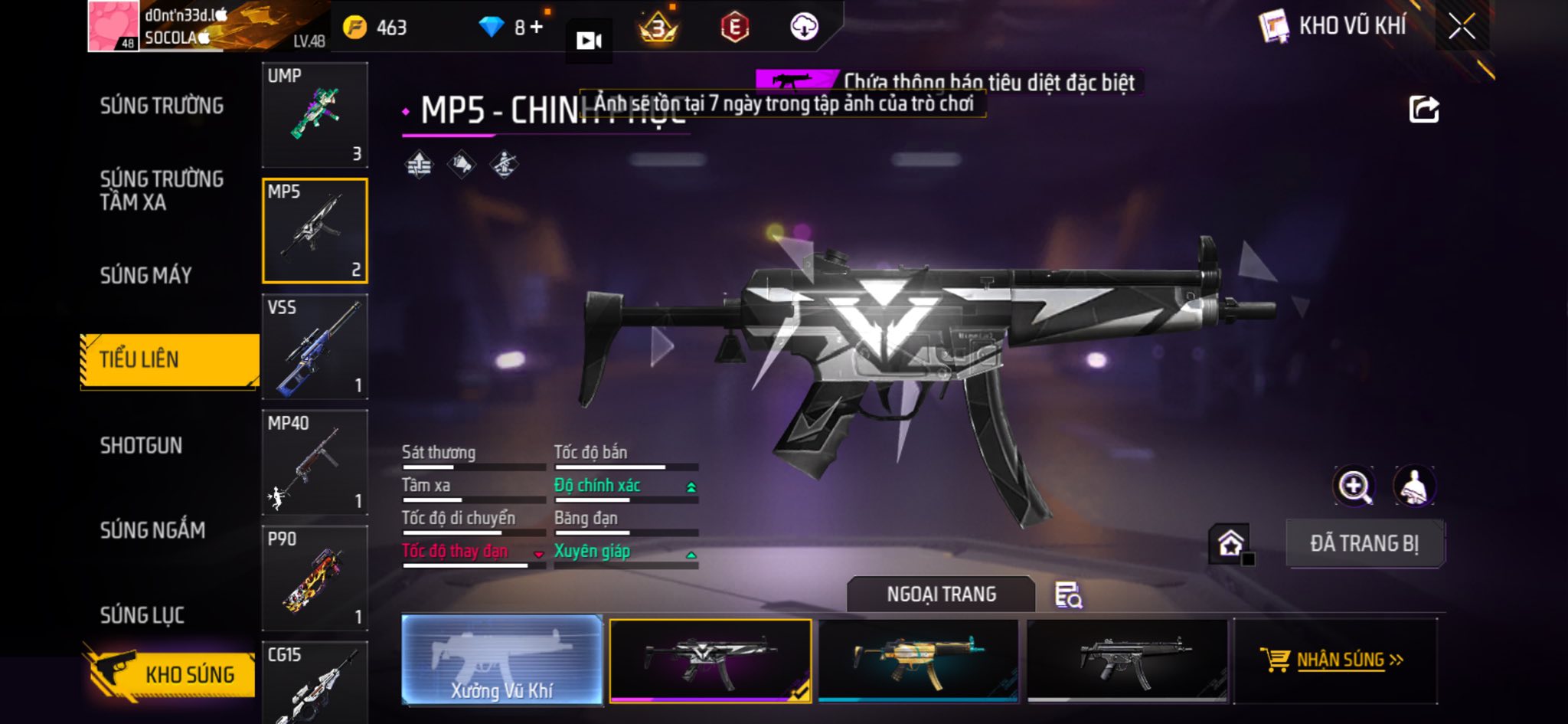Screen dimensions: 1568x724
Task: Add diamonds with the plus button
Action: coord(537,28)
